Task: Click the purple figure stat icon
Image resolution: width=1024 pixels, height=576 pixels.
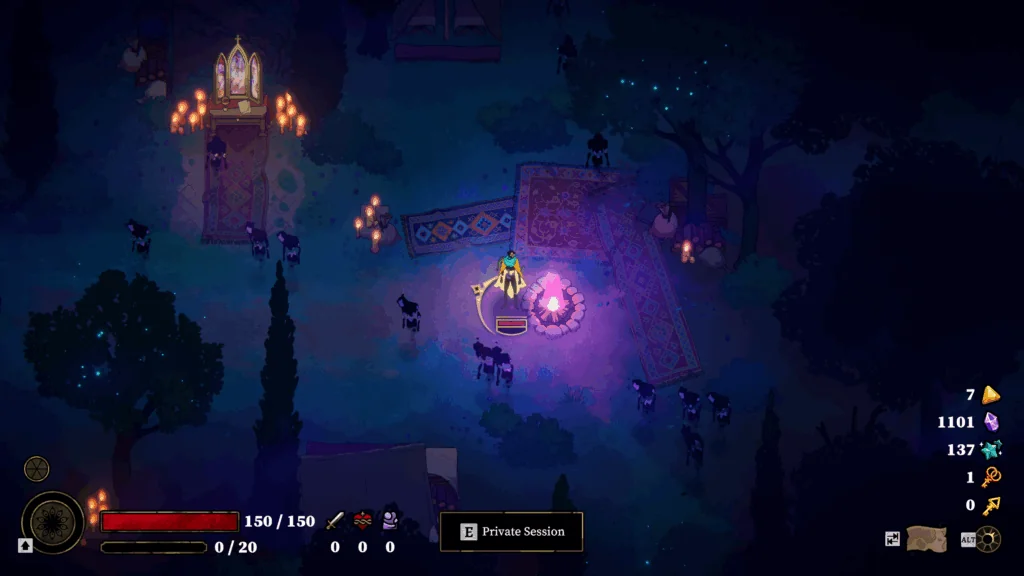Action: pos(390,520)
